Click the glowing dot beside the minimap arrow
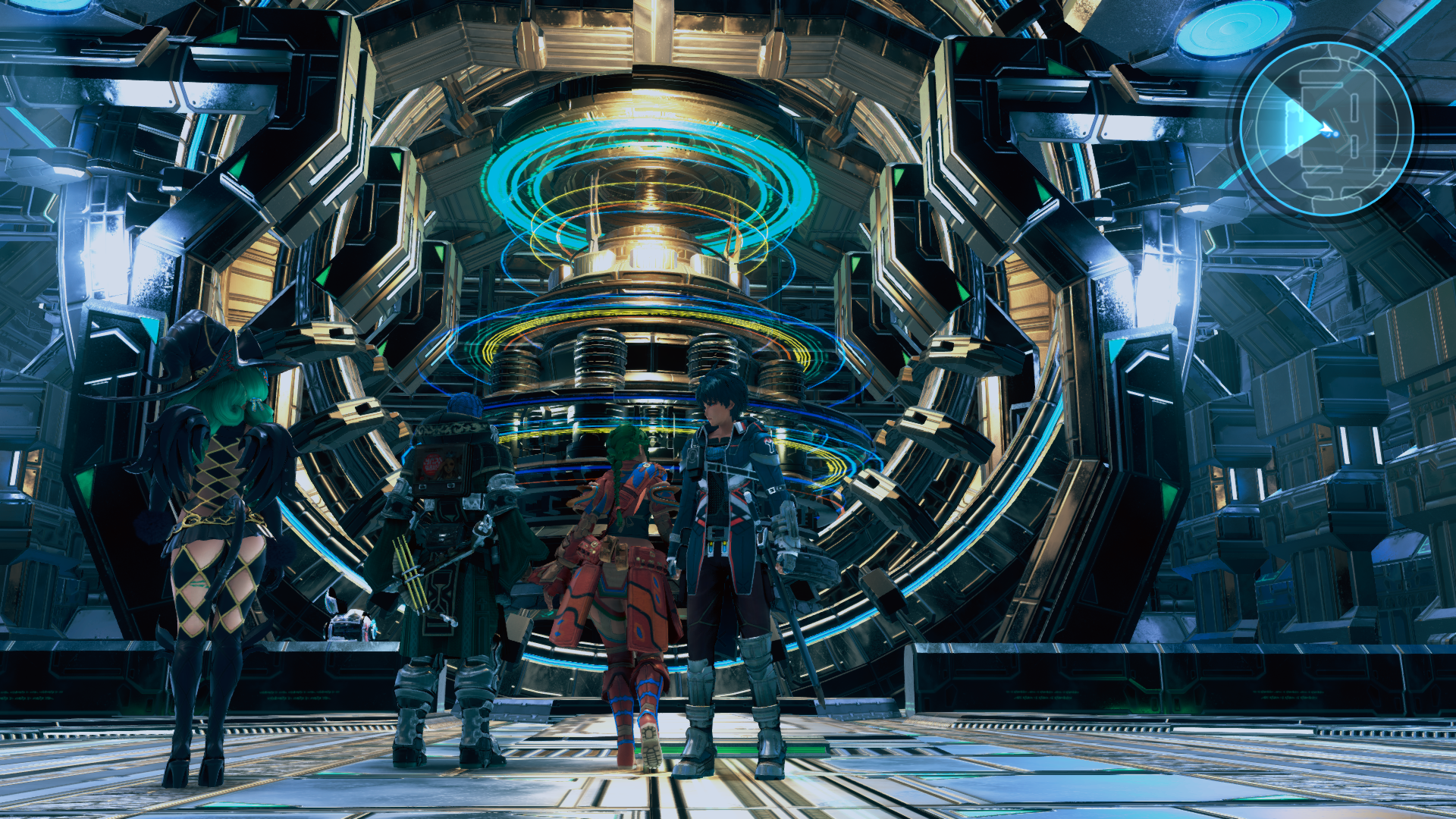Viewport: 1456px width, 819px height. [x=1336, y=134]
